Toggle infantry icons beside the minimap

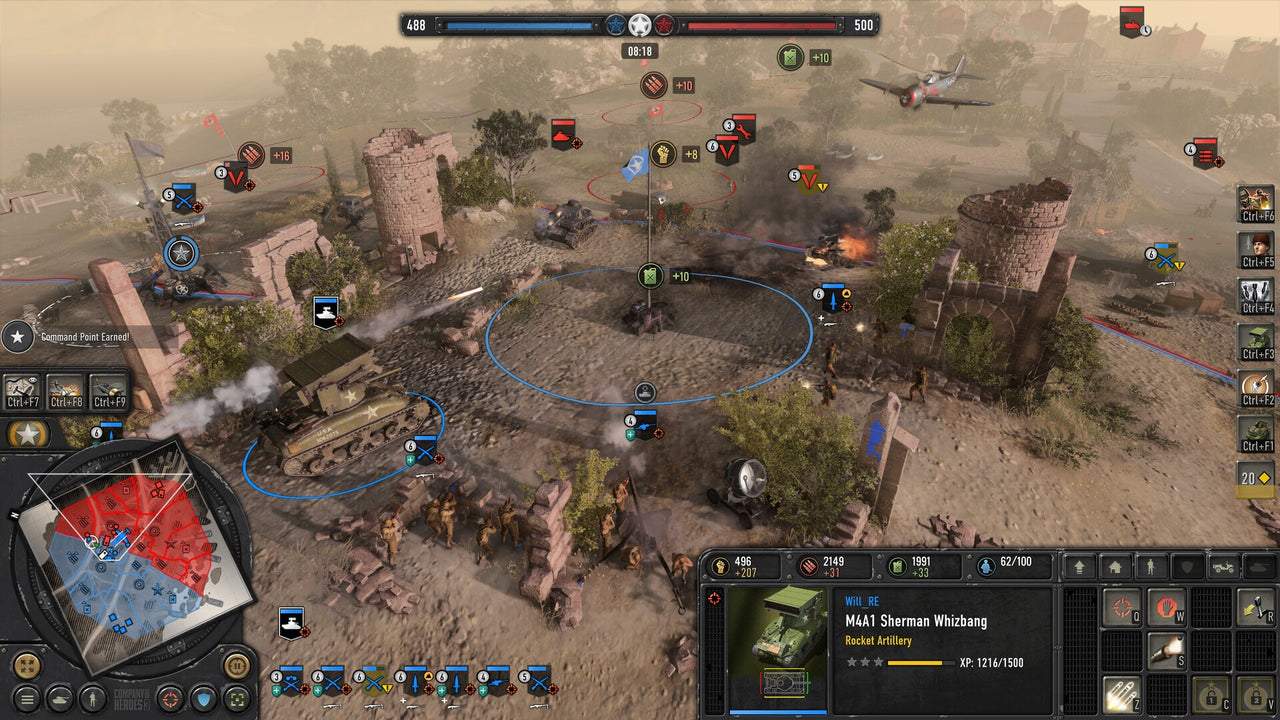pyautogui.click(x=92, y=699)
